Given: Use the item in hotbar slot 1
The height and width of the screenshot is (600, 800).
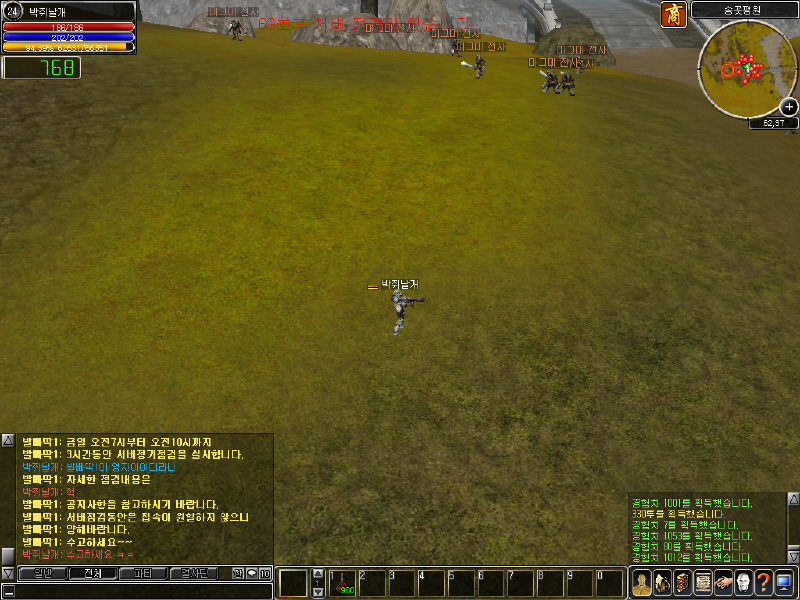Looking at the screenshot, I should click(343, 582).
